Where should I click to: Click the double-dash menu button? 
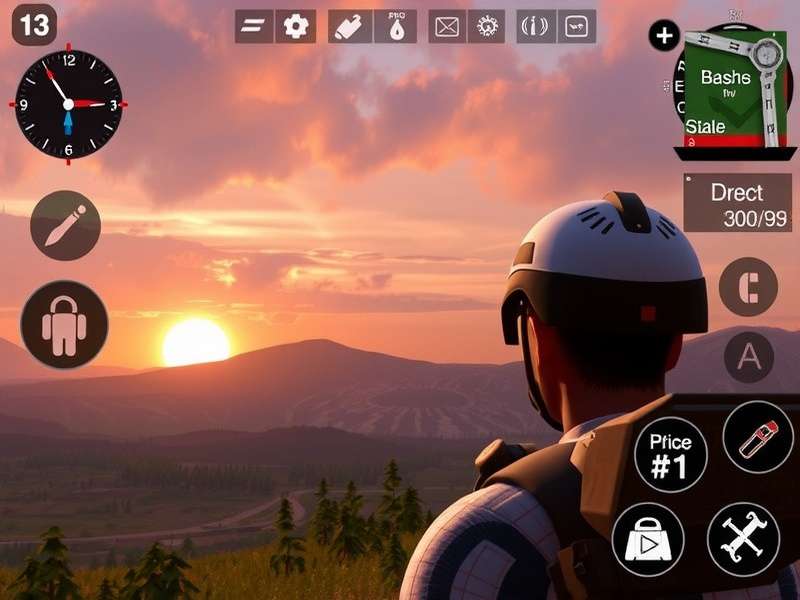point(253,26)
